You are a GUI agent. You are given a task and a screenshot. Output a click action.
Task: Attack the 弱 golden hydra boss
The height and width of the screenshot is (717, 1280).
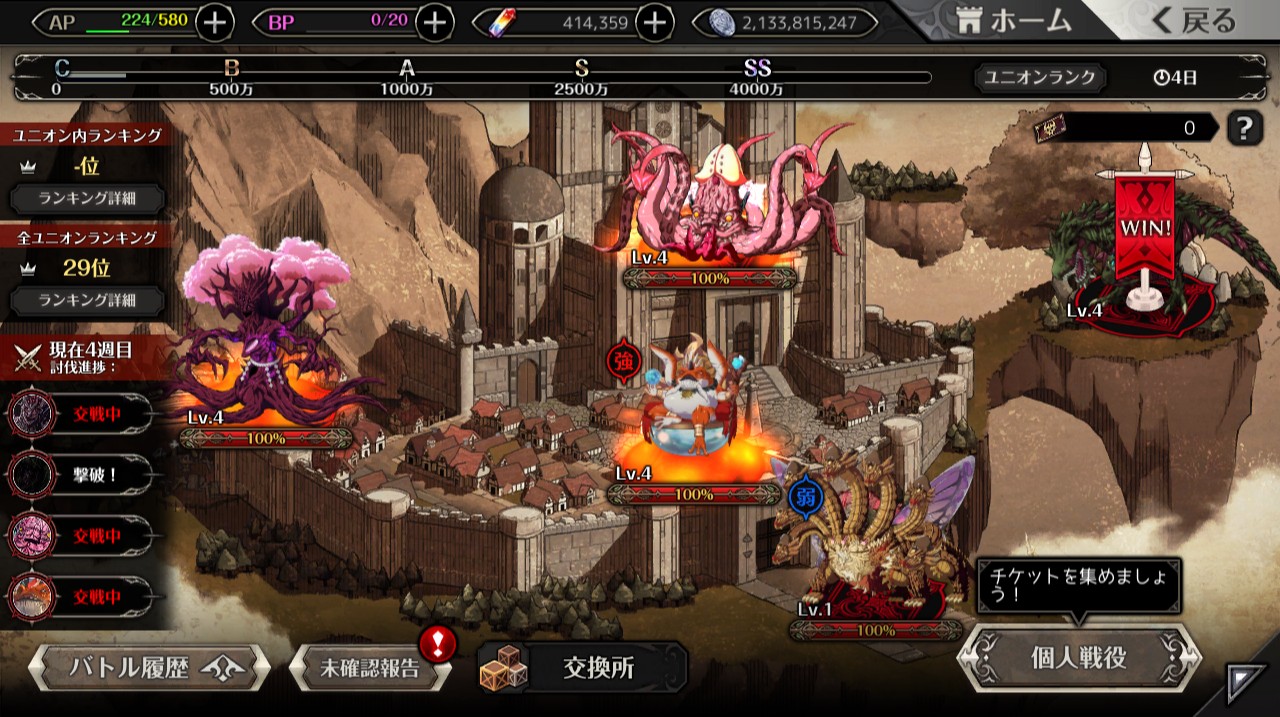870,540
